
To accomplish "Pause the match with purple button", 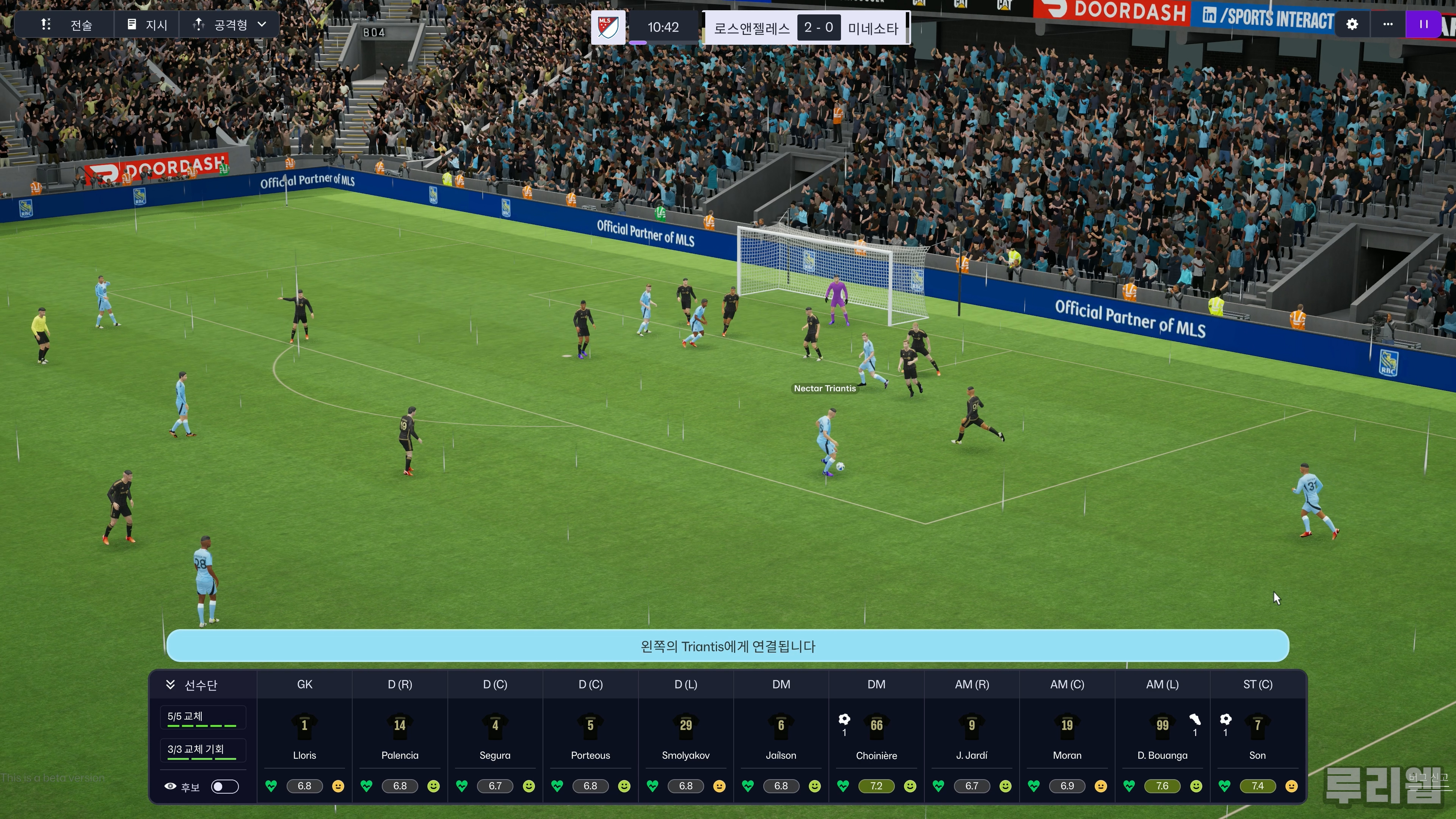I will 1423,24.
